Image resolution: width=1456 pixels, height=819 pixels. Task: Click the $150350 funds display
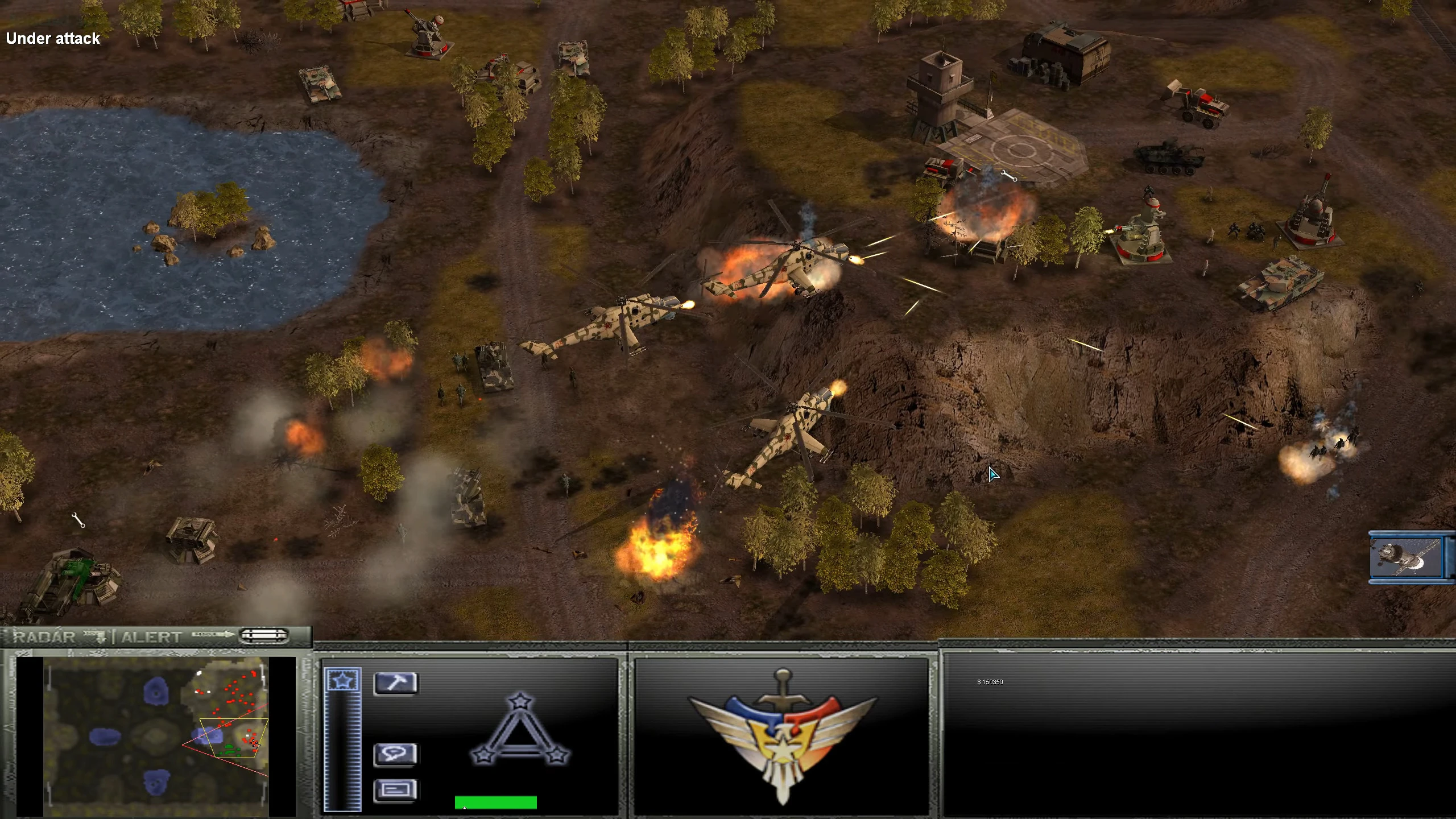[991, 681]
